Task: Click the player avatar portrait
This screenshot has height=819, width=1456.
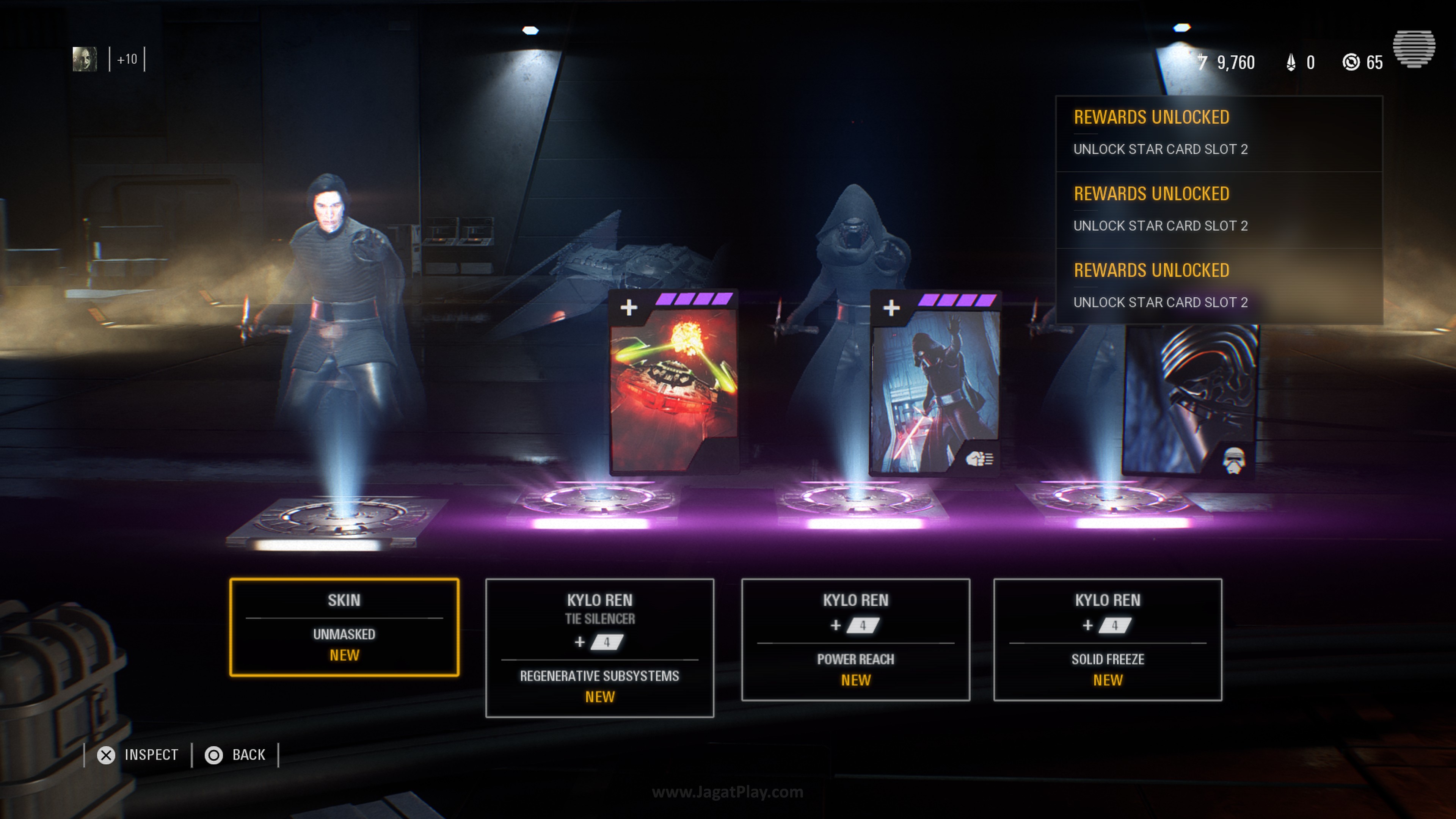Action: (85, 60)
